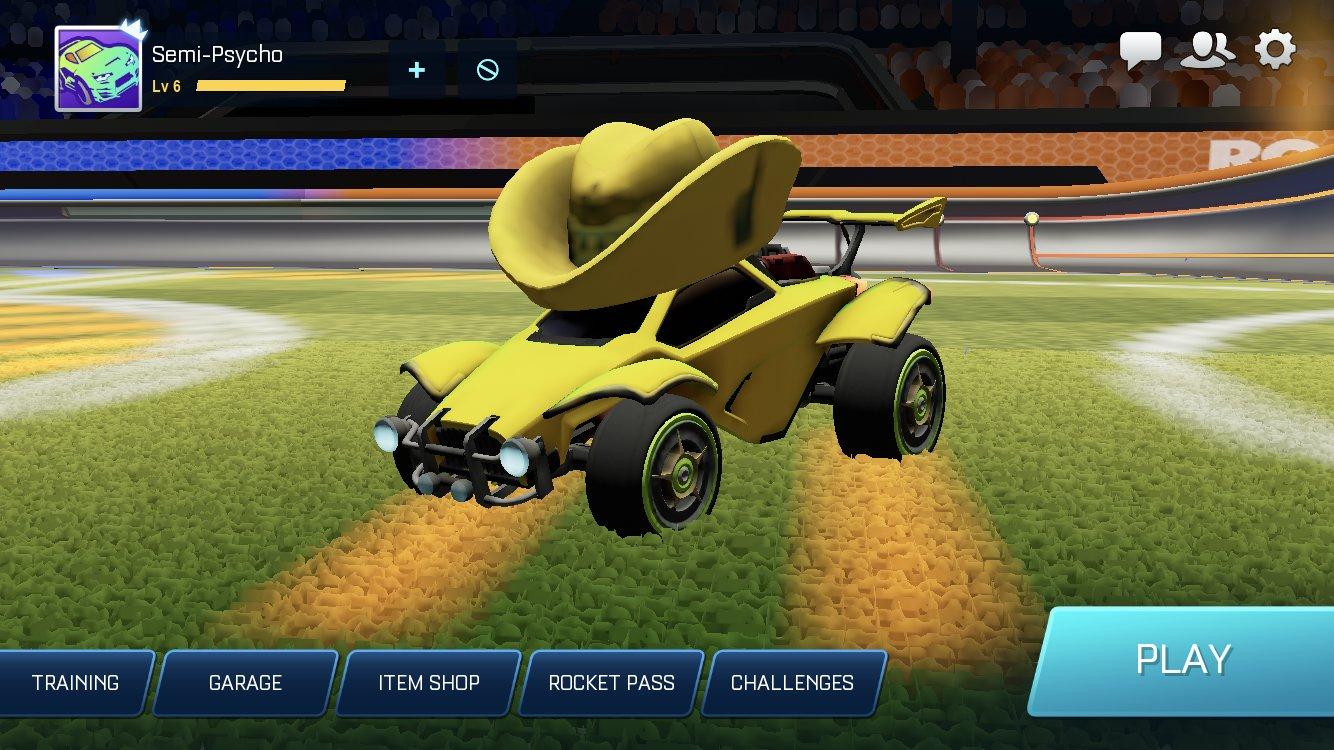Click the plus button beside the player name
1334x750 pixels.
point(417,70)
